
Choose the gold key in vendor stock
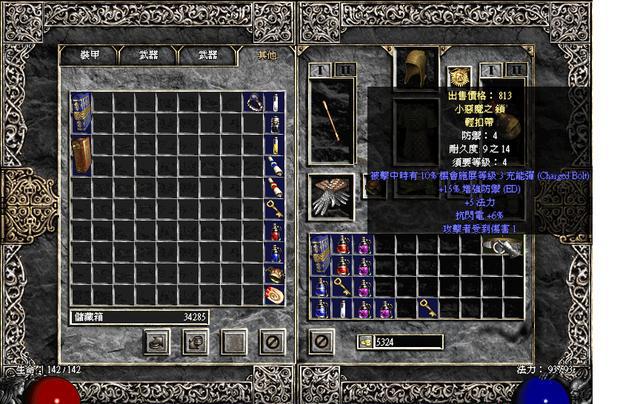[x=274, y=209]
